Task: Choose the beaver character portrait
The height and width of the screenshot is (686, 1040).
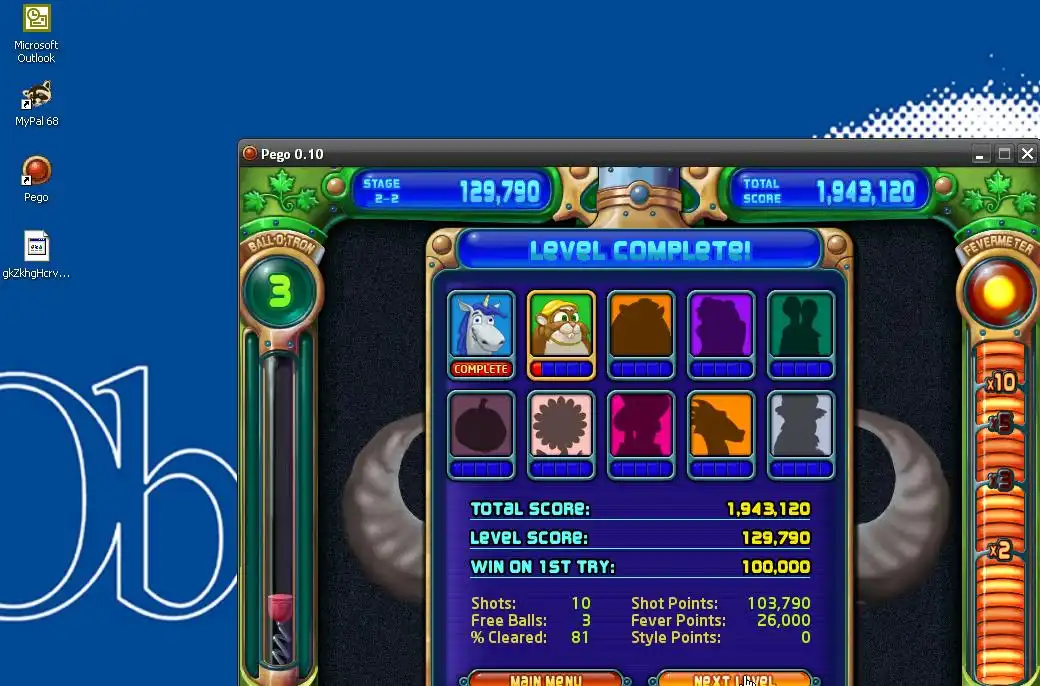Action: tap(561, 325)
